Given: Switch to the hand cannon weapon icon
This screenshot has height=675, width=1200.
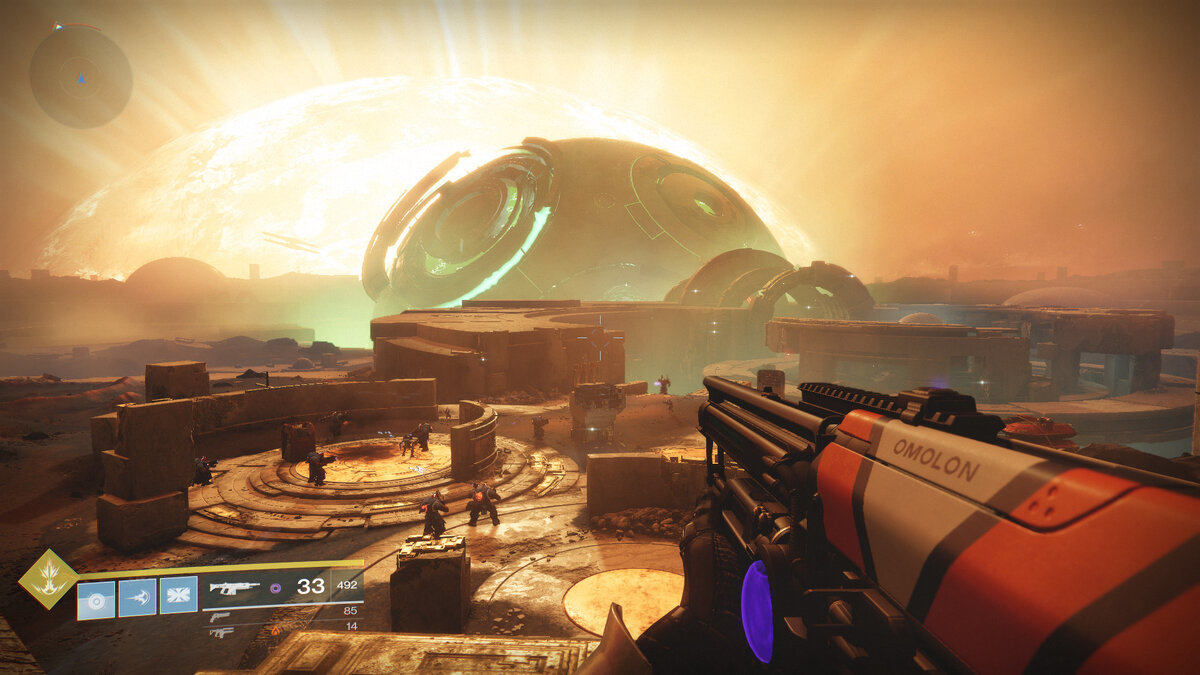Looking at the screenshot, I should [220, 616].
